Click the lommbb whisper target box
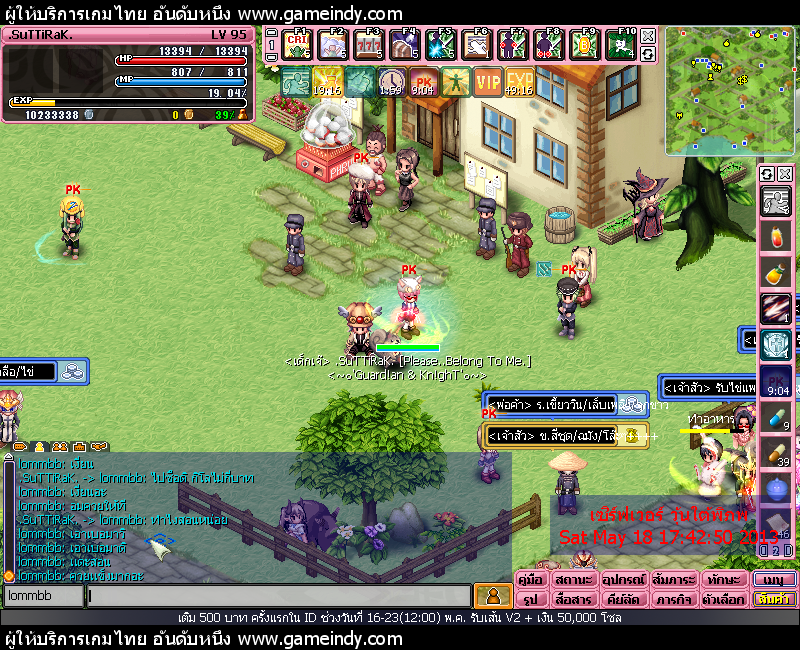This screenshot has width=800, height=650. (x=42, y=596)
